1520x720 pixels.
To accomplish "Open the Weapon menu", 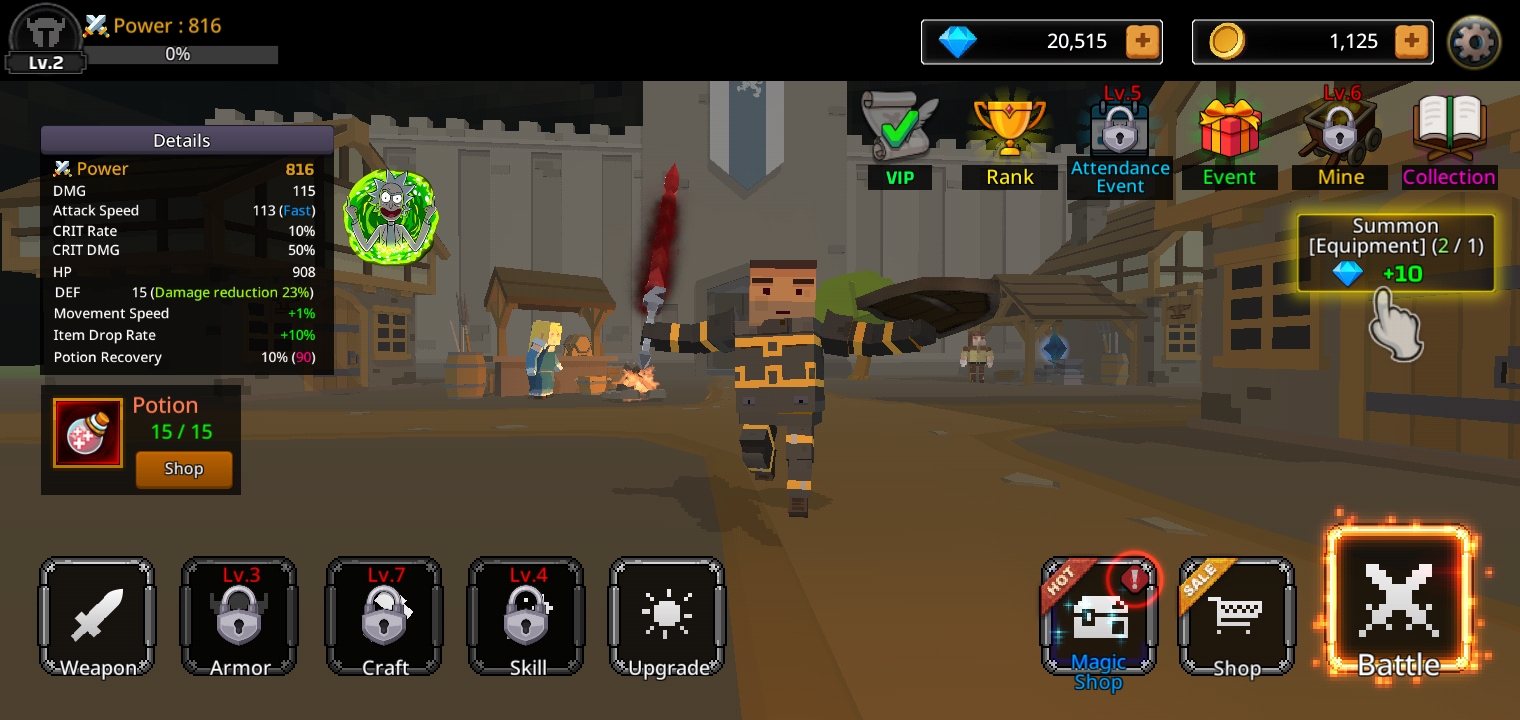I will click(97, 617).
